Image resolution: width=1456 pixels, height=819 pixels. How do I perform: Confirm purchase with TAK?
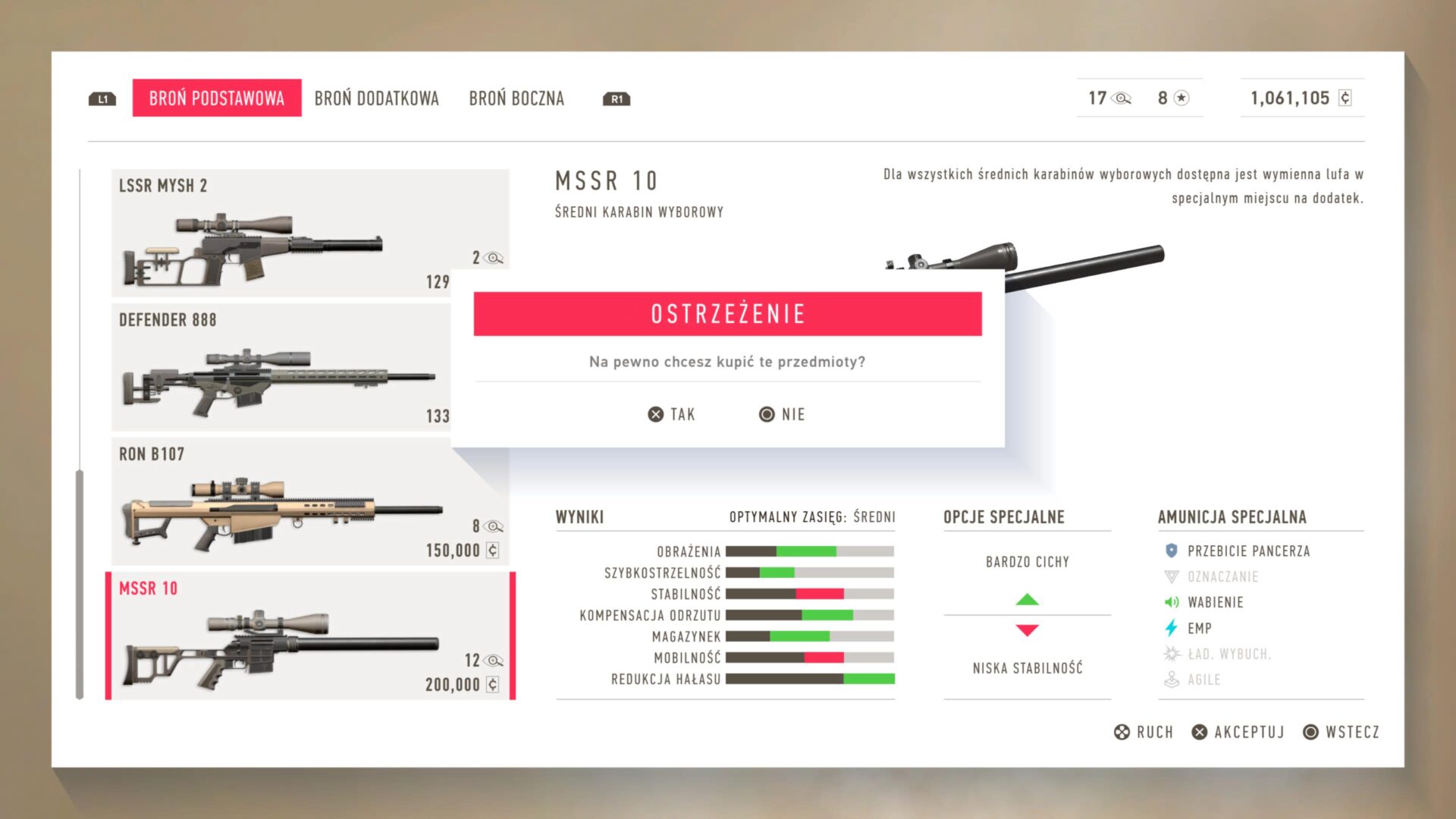coord(672,414)
